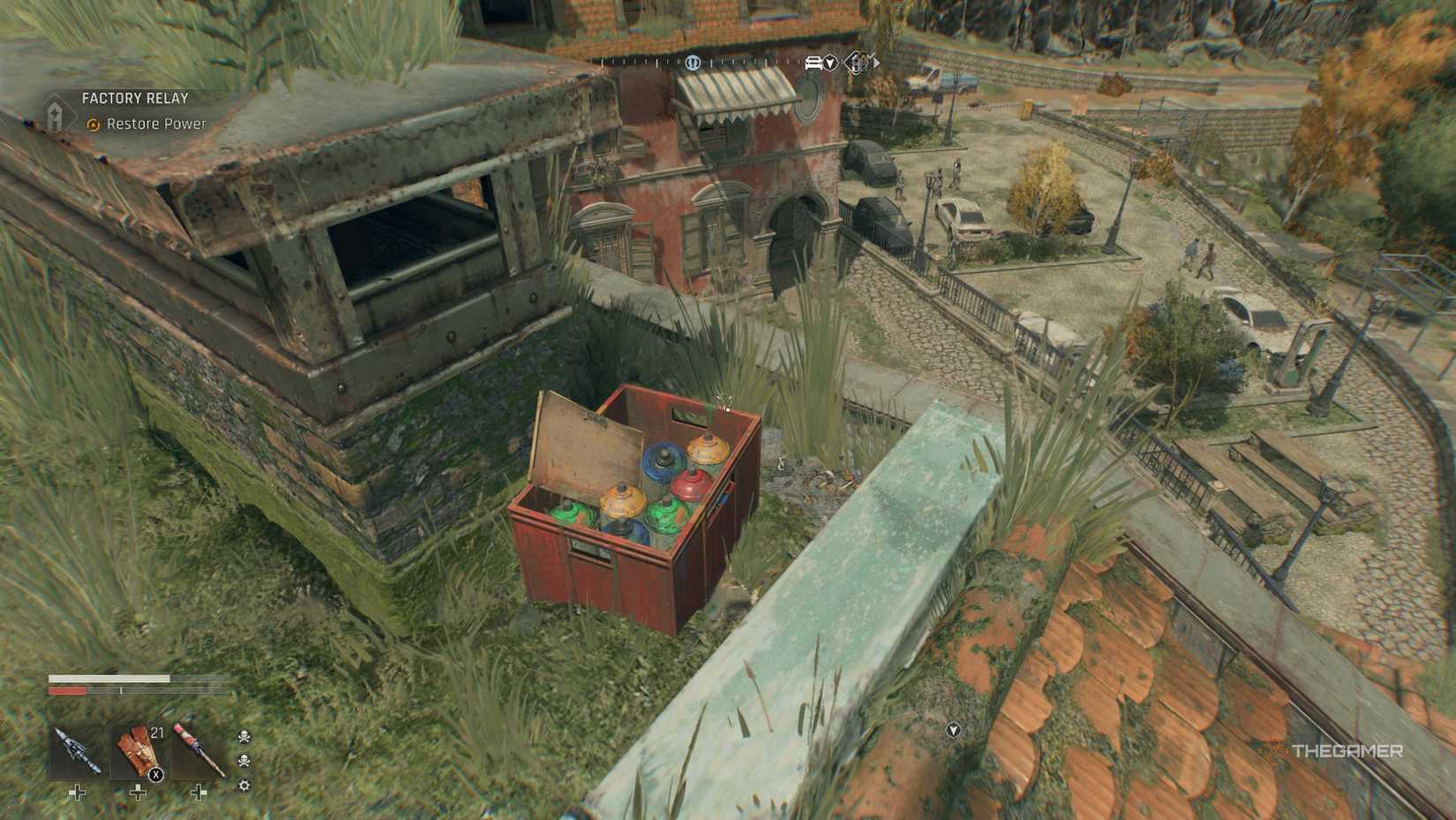The height and width of the screenshot is (820, 1456).
Task: Click the gear icon beside the hotbar
Action: [x=244, y=786]
